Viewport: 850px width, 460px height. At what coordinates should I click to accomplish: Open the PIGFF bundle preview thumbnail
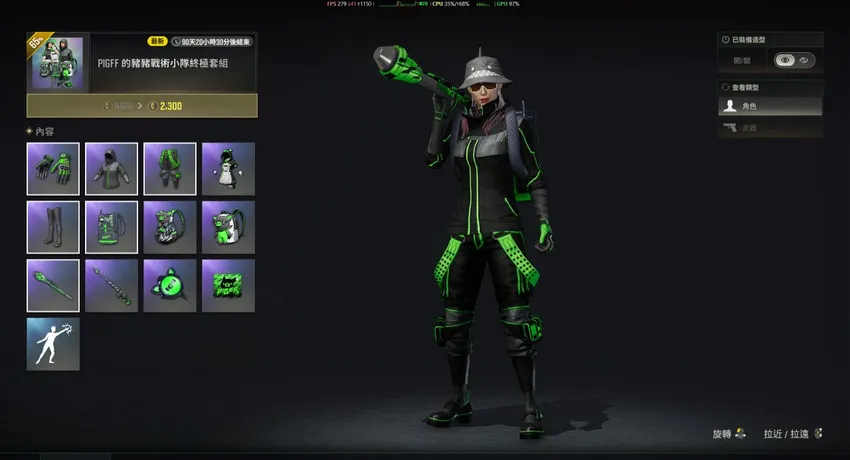tap(56, 63)
